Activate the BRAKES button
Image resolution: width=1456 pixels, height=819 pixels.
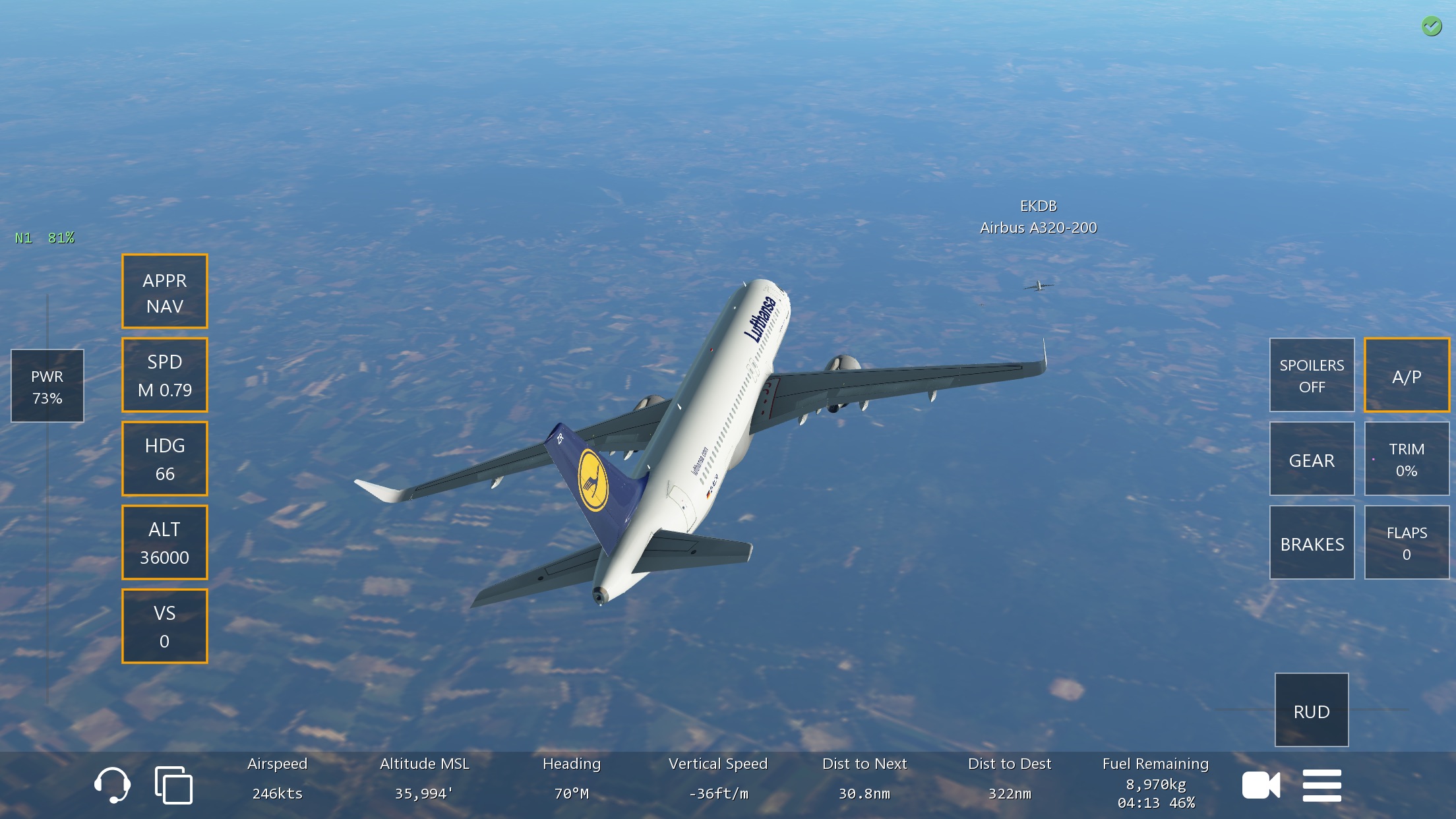(x=1312, y=543)
